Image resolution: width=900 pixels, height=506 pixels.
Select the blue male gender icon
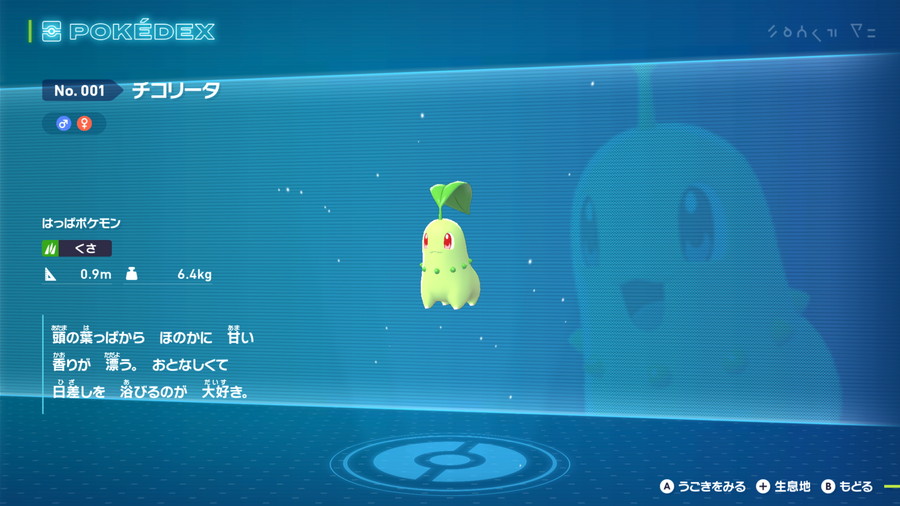coord(63,123)
